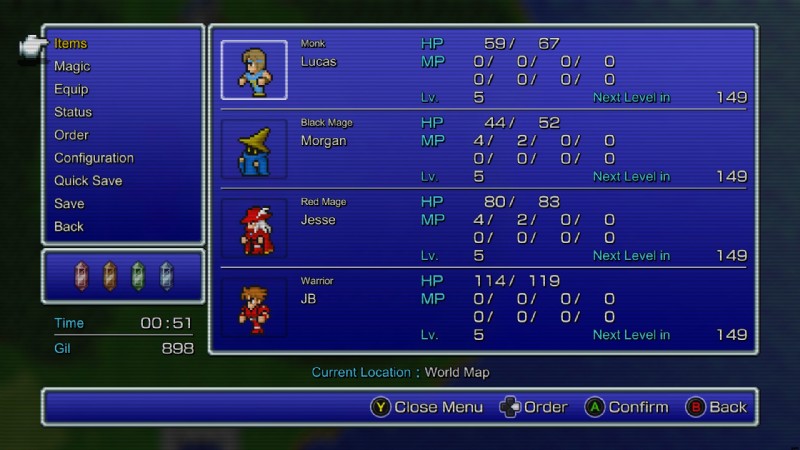Screen dimensions: 800x450
Task: Open the Configuration settings
Action: coord(94,158)
